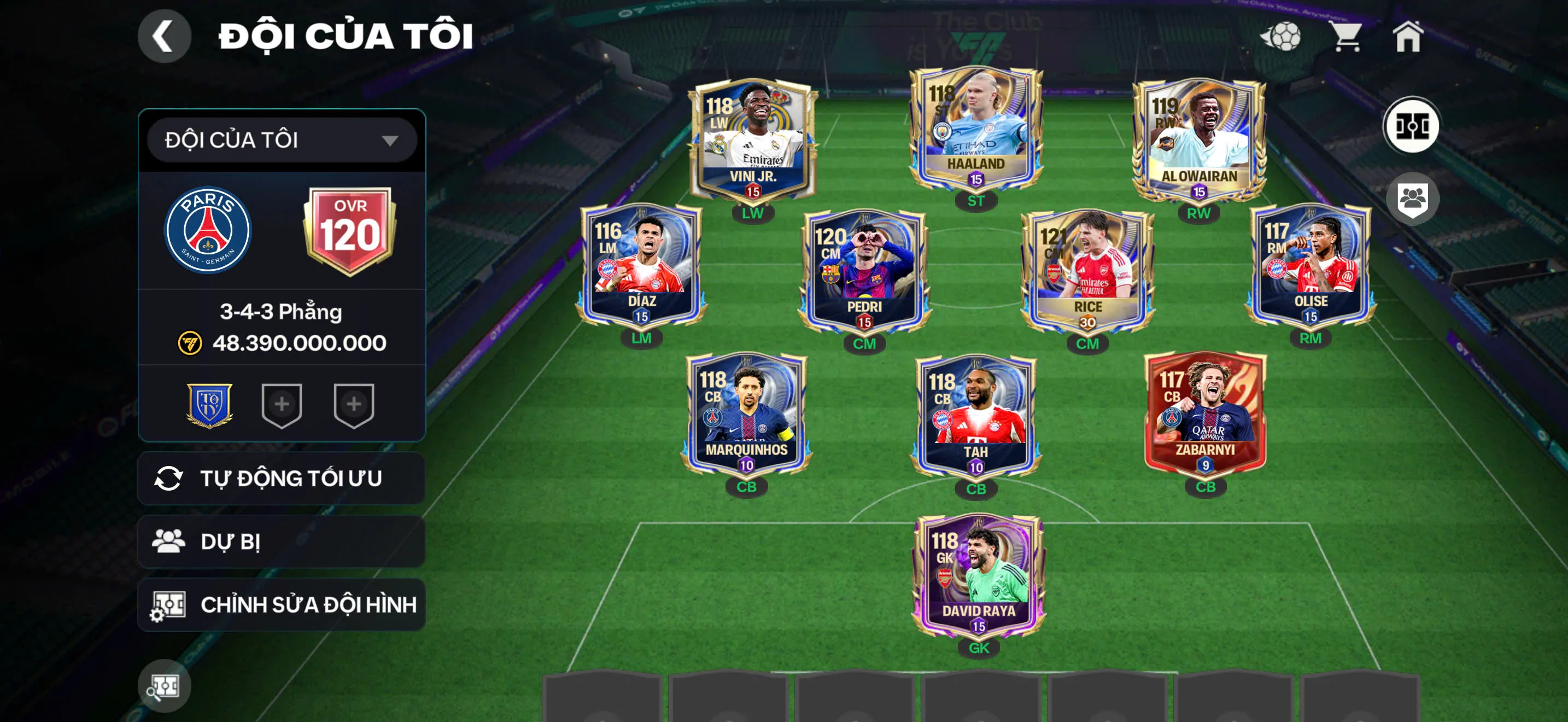Add a badge using the plus slot
This screenshot has width=1568, height=722.
tap(280, 405)
